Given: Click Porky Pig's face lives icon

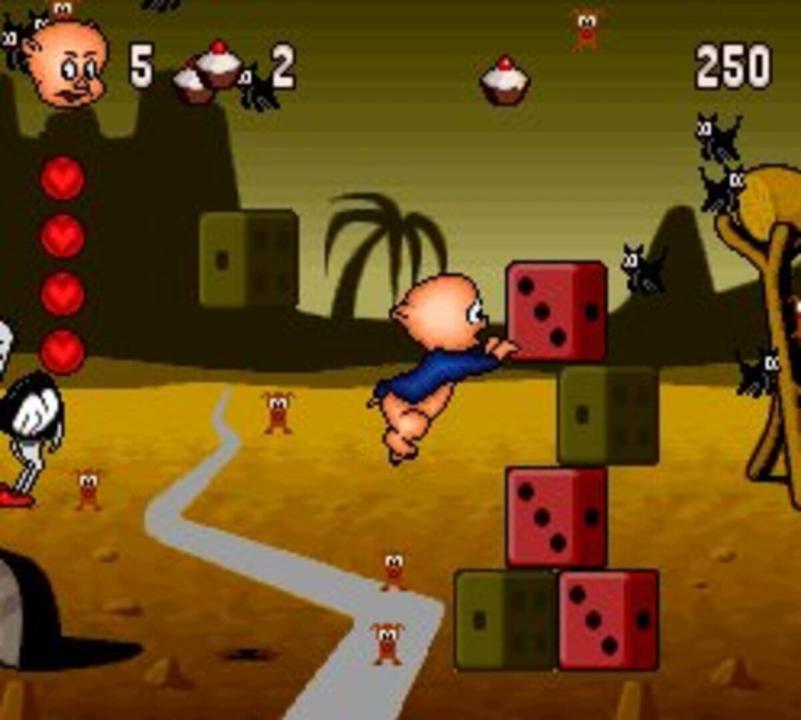Looking at the screenshot, I should click(x=67, y=64).
